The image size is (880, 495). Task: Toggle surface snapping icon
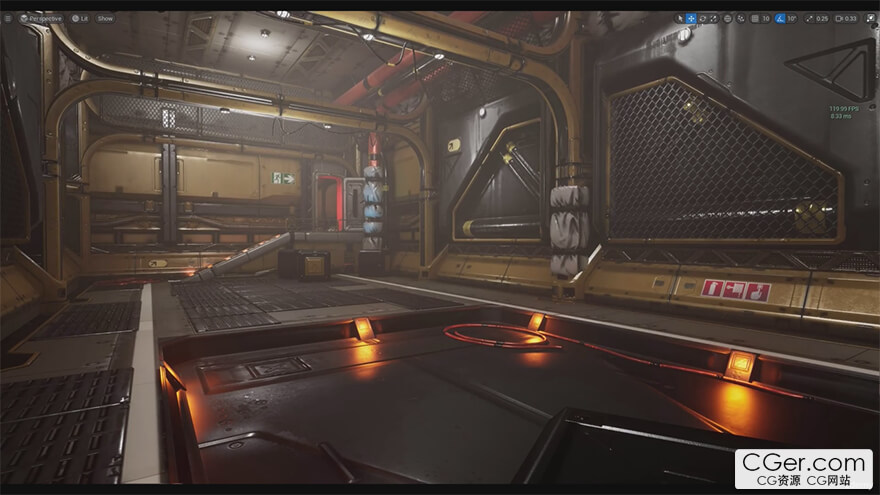[740, 18]
